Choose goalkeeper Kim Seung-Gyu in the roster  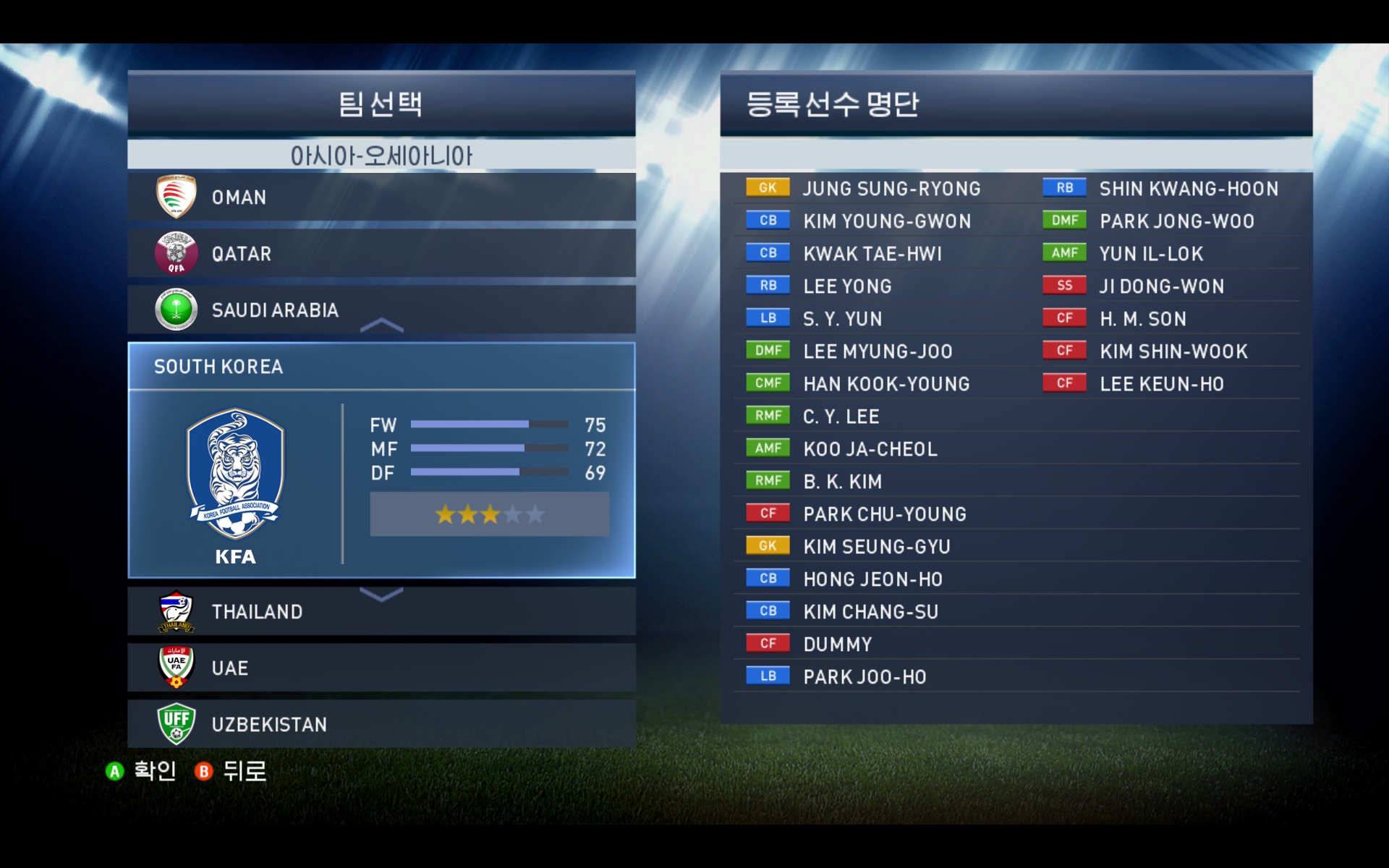(876, 547)
